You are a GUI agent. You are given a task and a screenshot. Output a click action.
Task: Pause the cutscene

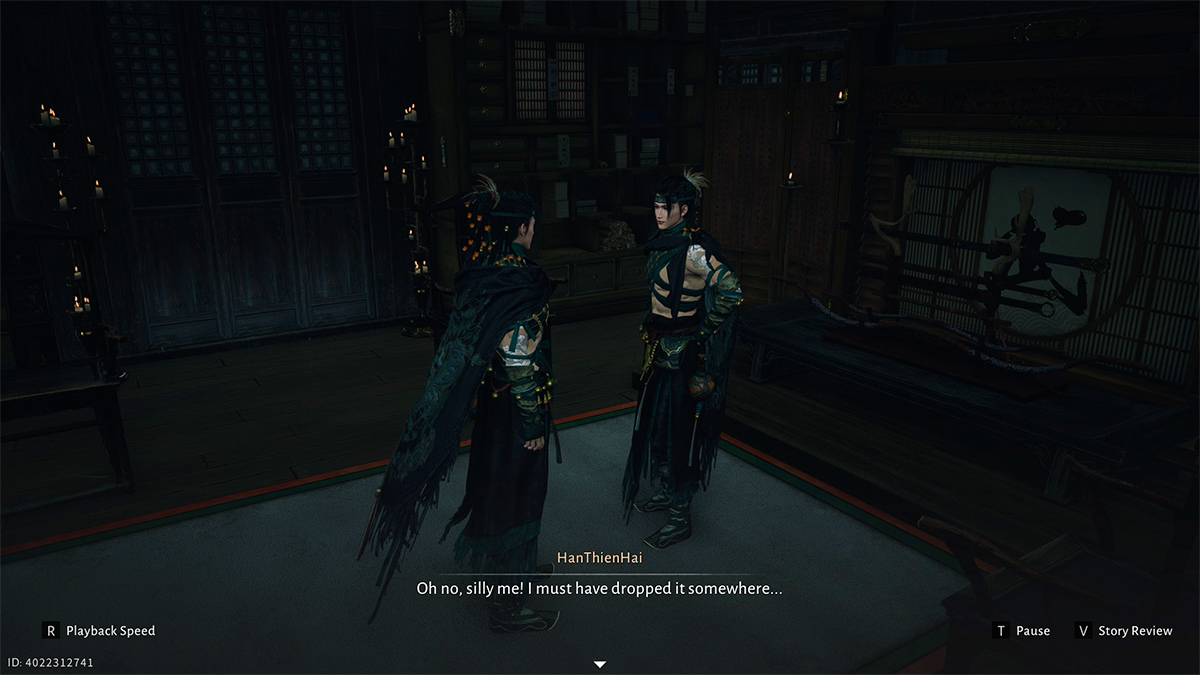tap(1021, 631)
